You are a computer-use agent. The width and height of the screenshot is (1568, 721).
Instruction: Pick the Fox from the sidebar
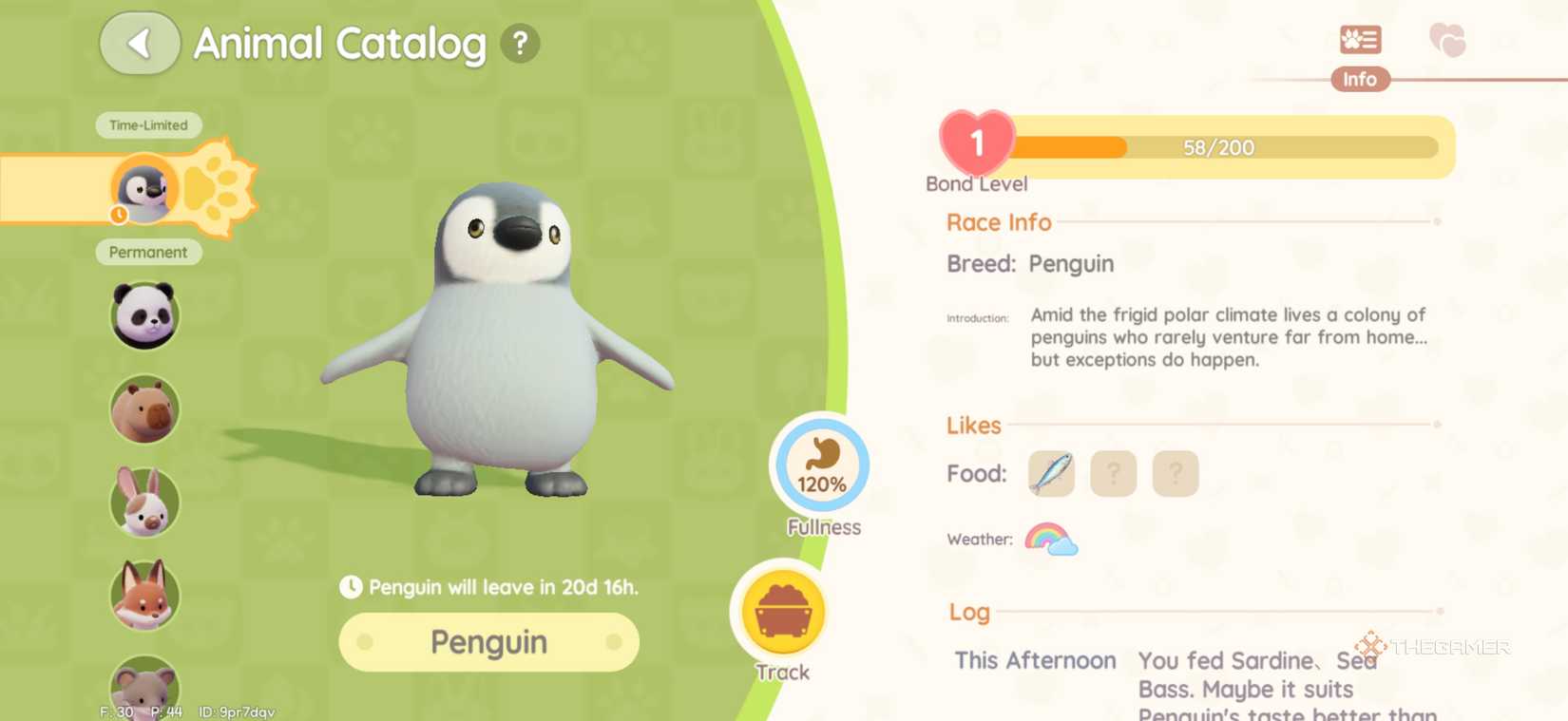(x=144, y=595)
